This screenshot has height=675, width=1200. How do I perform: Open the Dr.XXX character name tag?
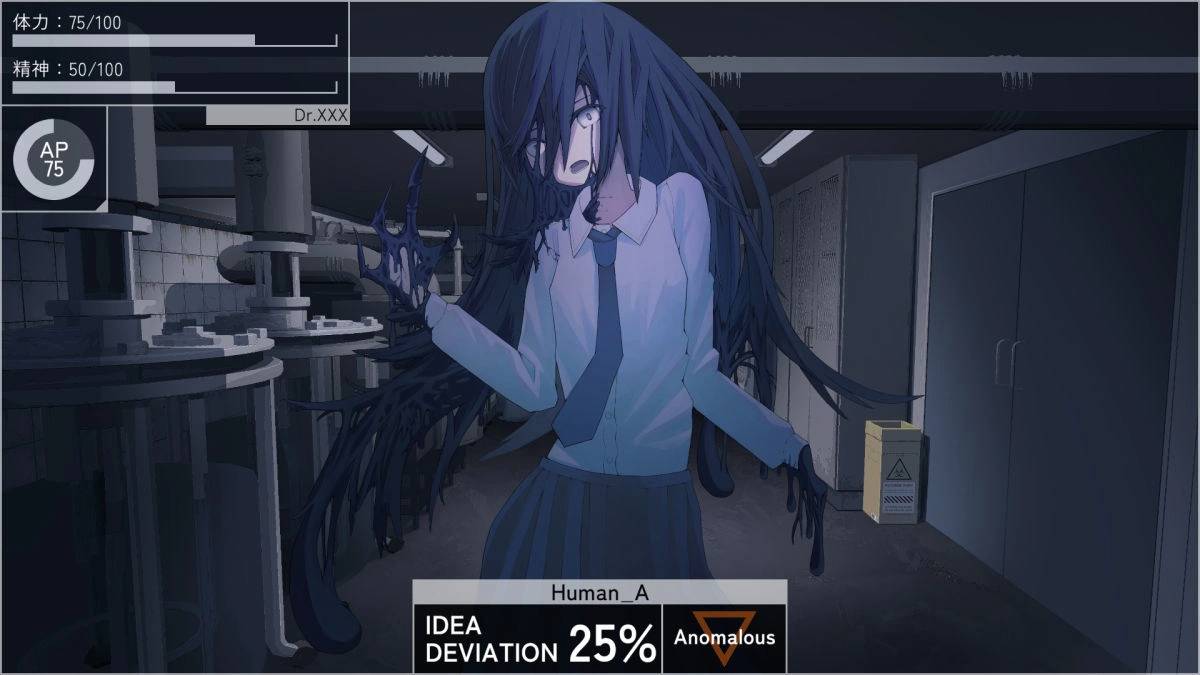[277, 115]
